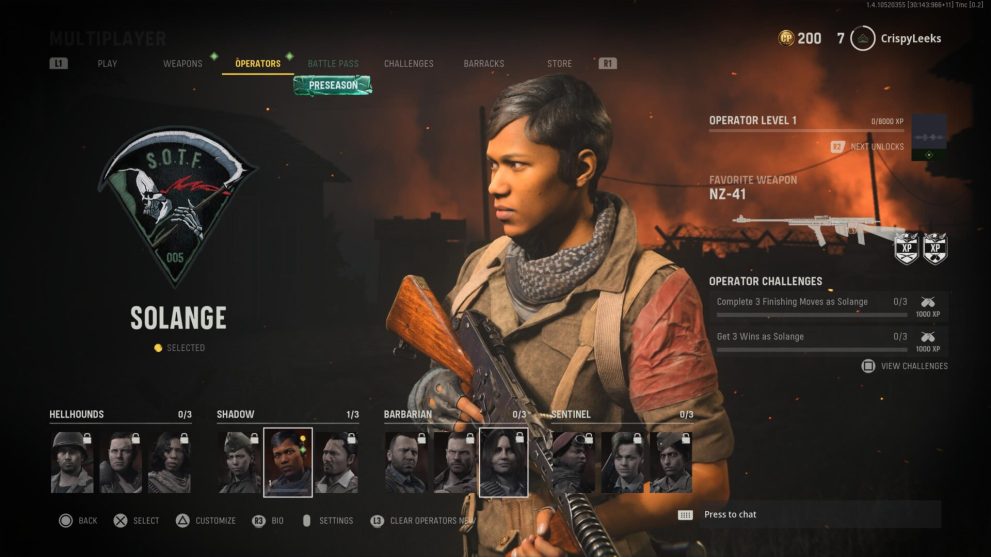
Task: Switch to the Barracks tab
Action: tap(484, 64)
